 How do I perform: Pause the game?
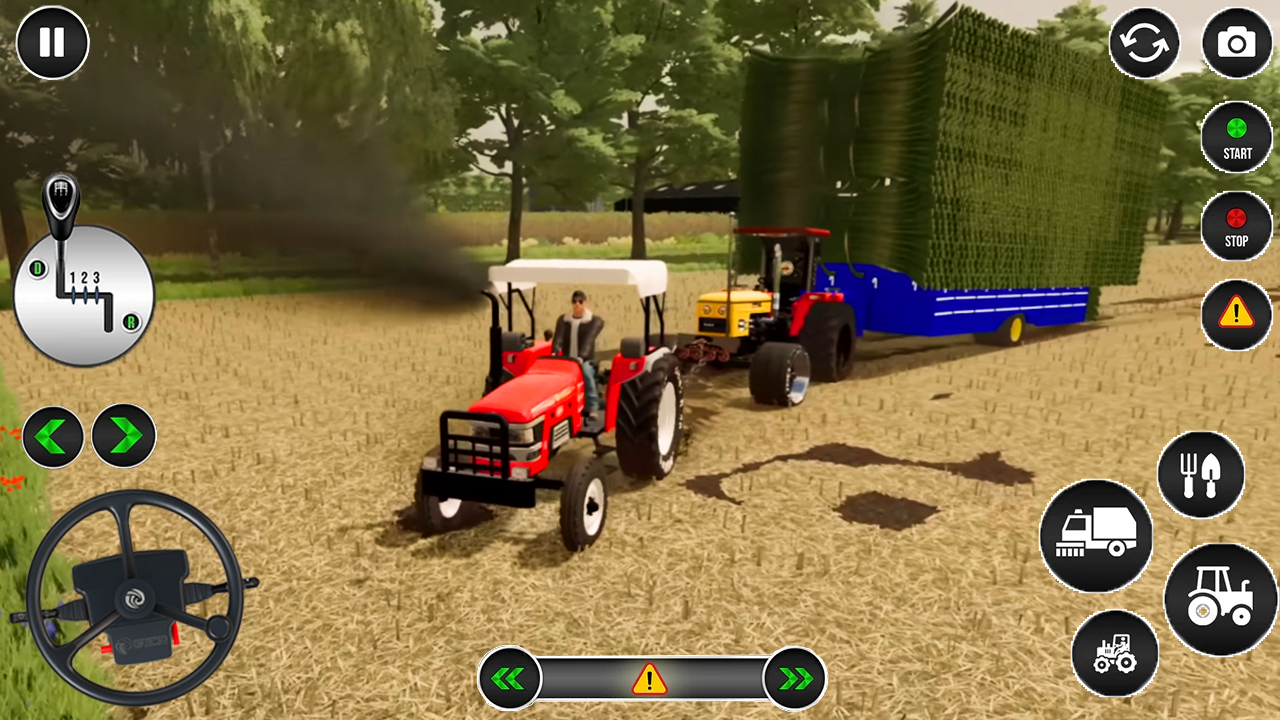pyautogui.click(x=52, y=43)
